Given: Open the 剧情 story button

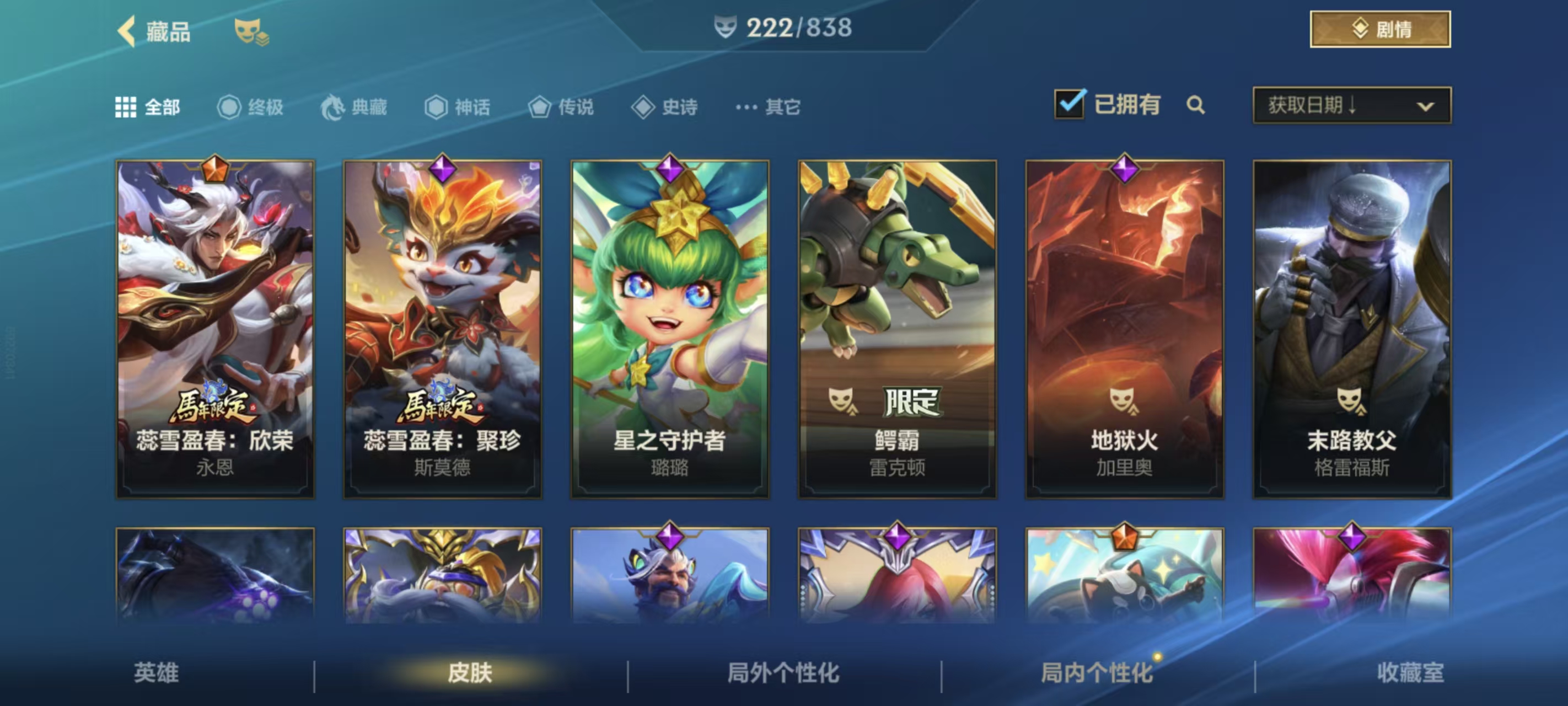Looking at the screenshot, I should 1379,29.
